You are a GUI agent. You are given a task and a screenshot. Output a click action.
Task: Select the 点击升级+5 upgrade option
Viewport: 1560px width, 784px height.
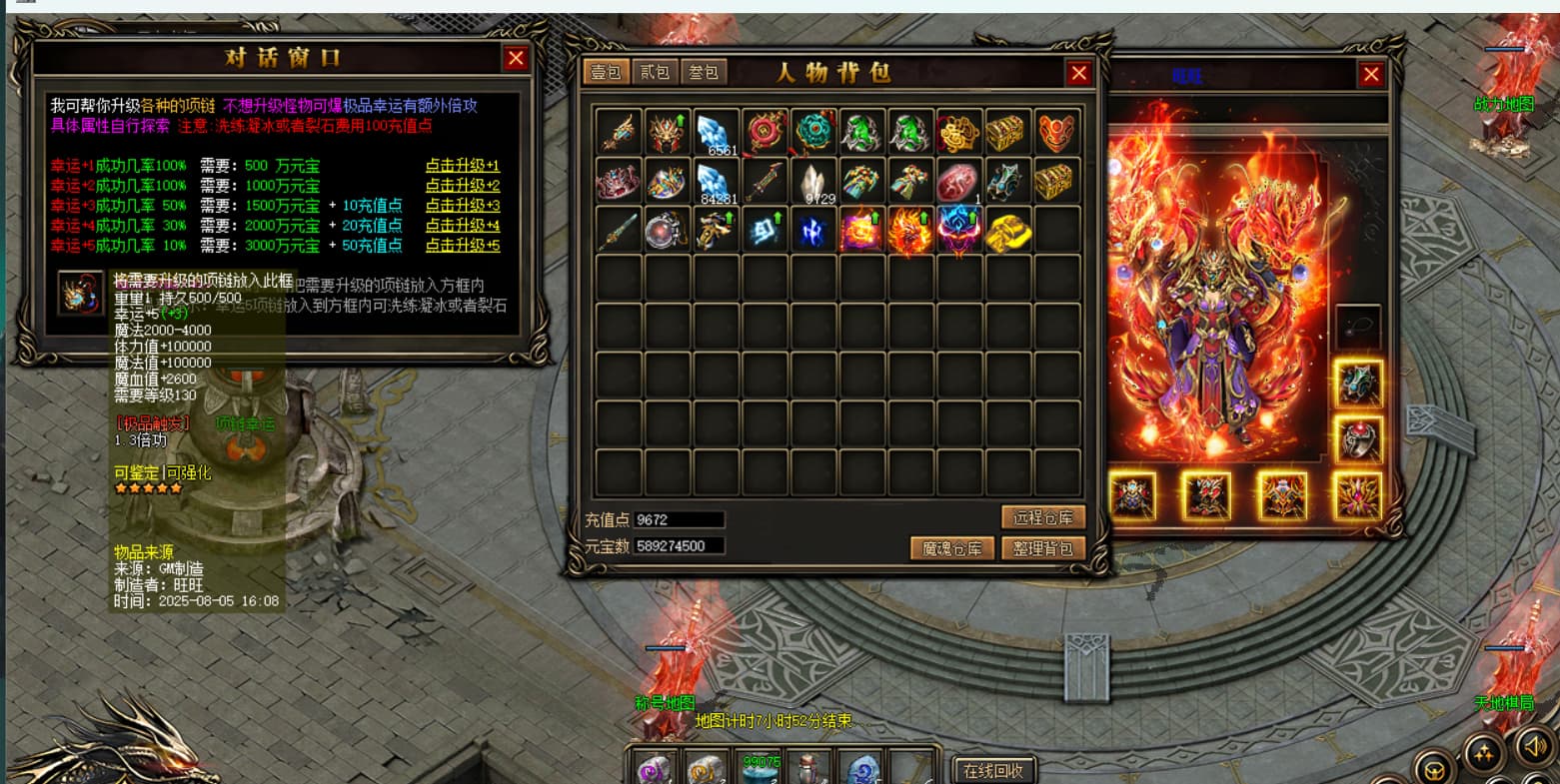(462, 246)
